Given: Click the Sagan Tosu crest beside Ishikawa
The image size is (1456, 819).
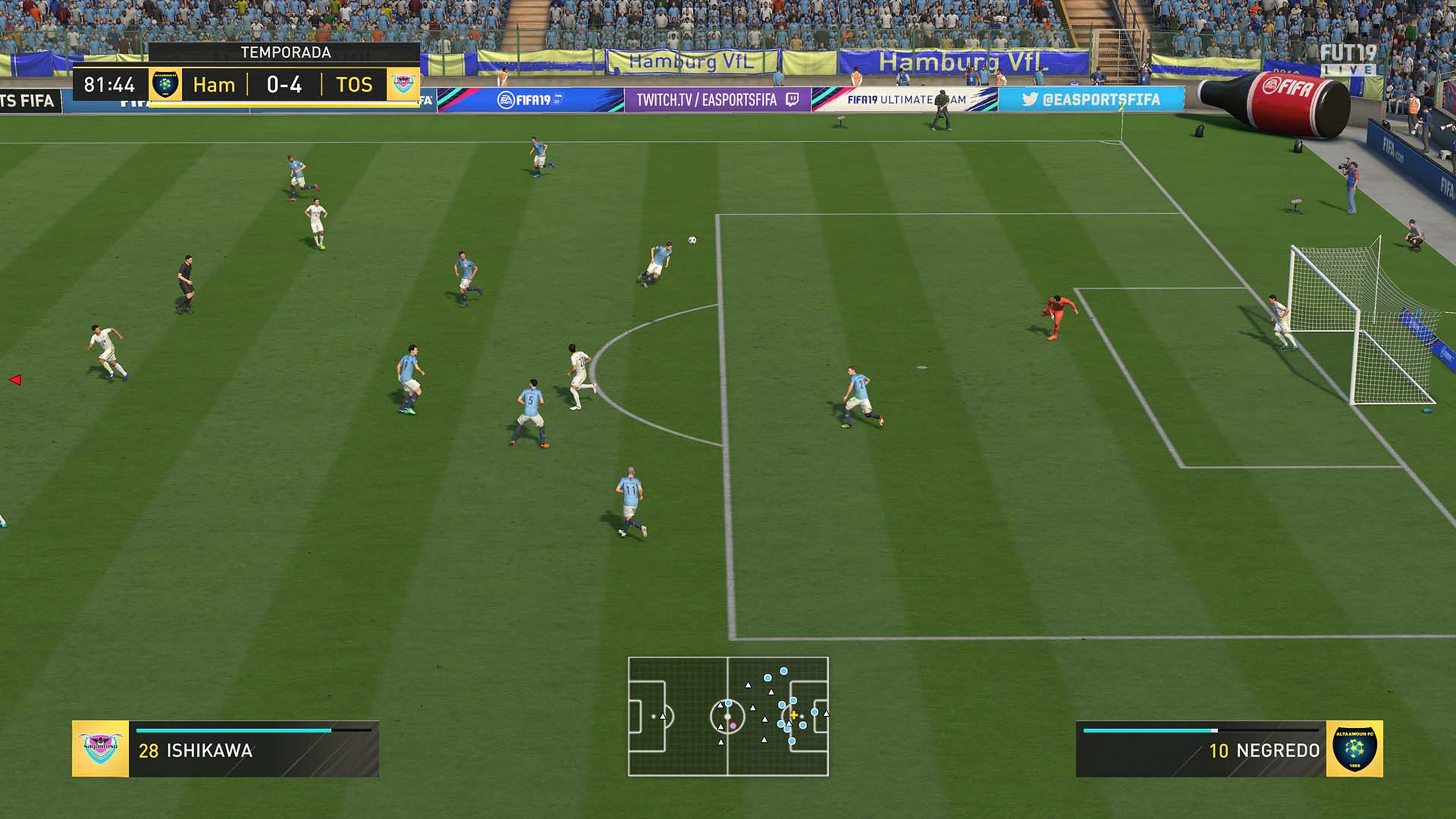Looking at the screenshot, I should pos(100,749).
